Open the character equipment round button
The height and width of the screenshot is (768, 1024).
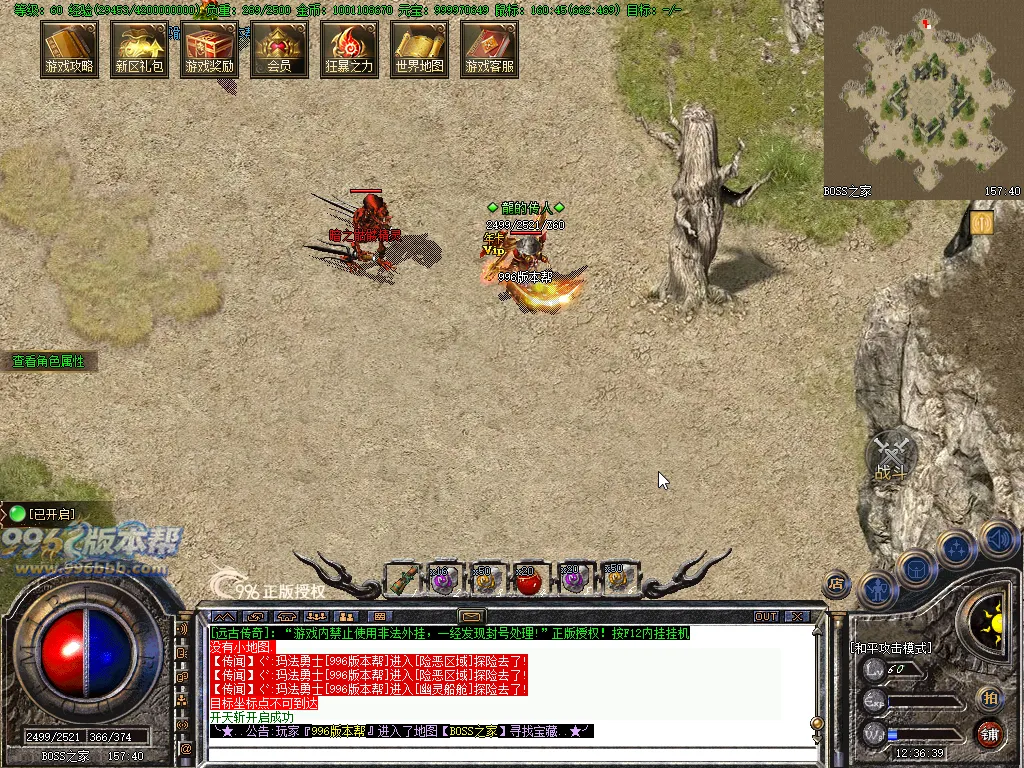coord(877,590)
